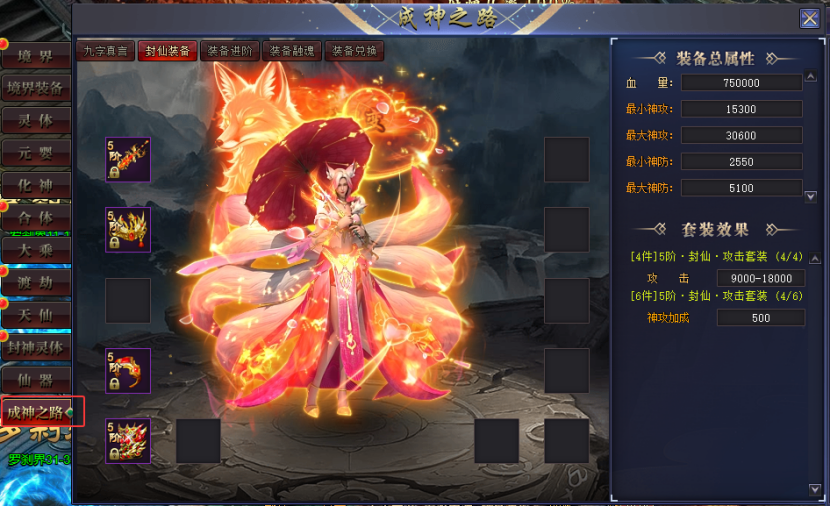Select the 封仙装备 tab

tap(166, 51)
